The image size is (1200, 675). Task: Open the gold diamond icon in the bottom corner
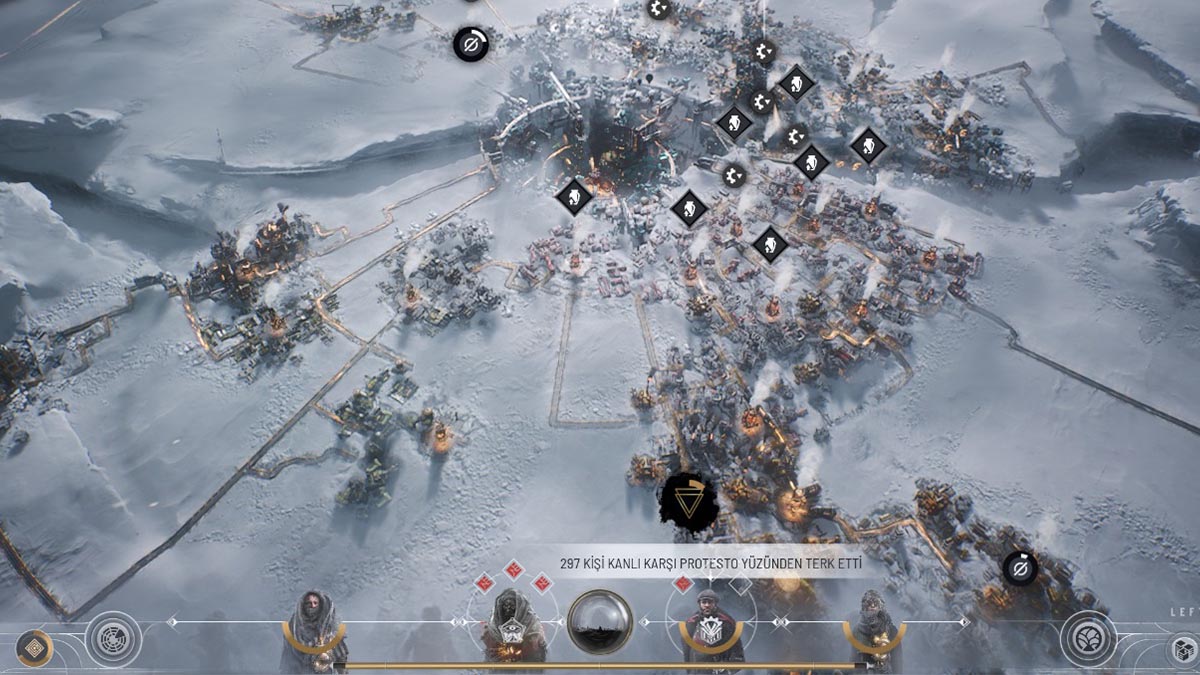coord(35,647)
